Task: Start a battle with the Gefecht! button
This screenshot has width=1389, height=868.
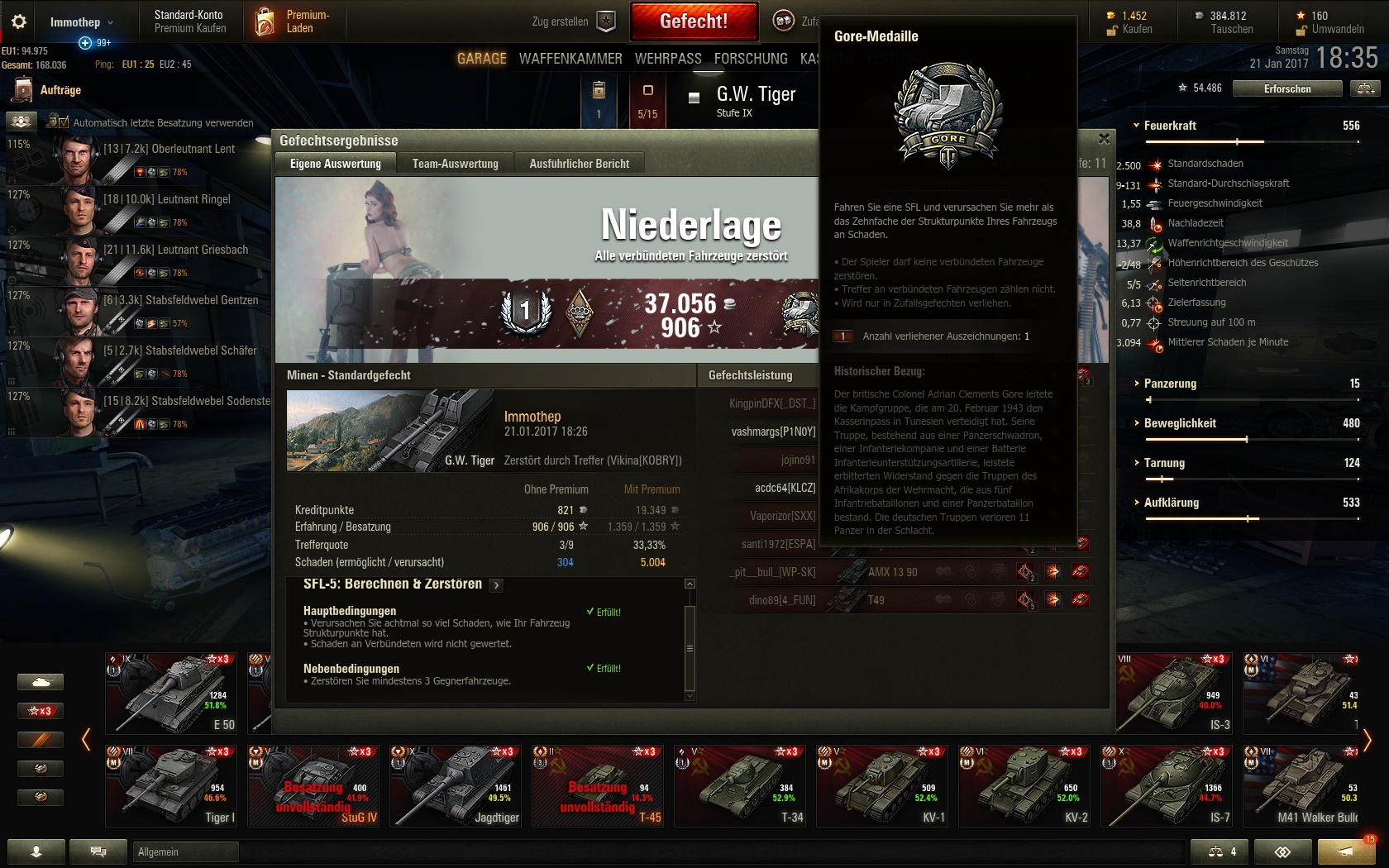Action: pyautogui.click(x=694, y=21)
